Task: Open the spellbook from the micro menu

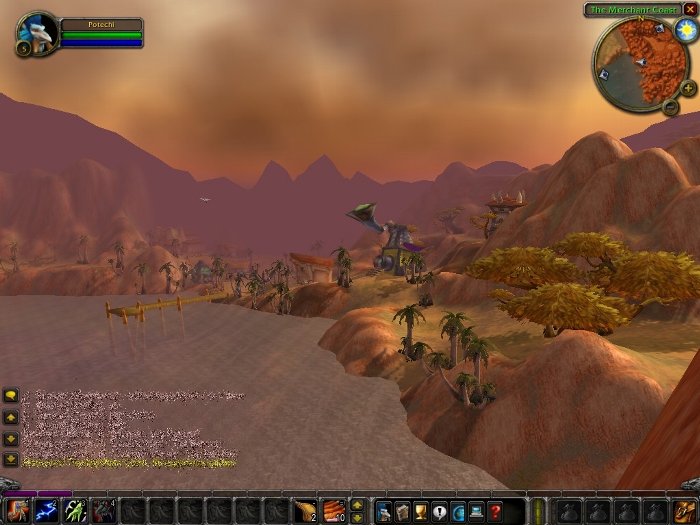Action: pyautogui.click(x=402, y=511)
